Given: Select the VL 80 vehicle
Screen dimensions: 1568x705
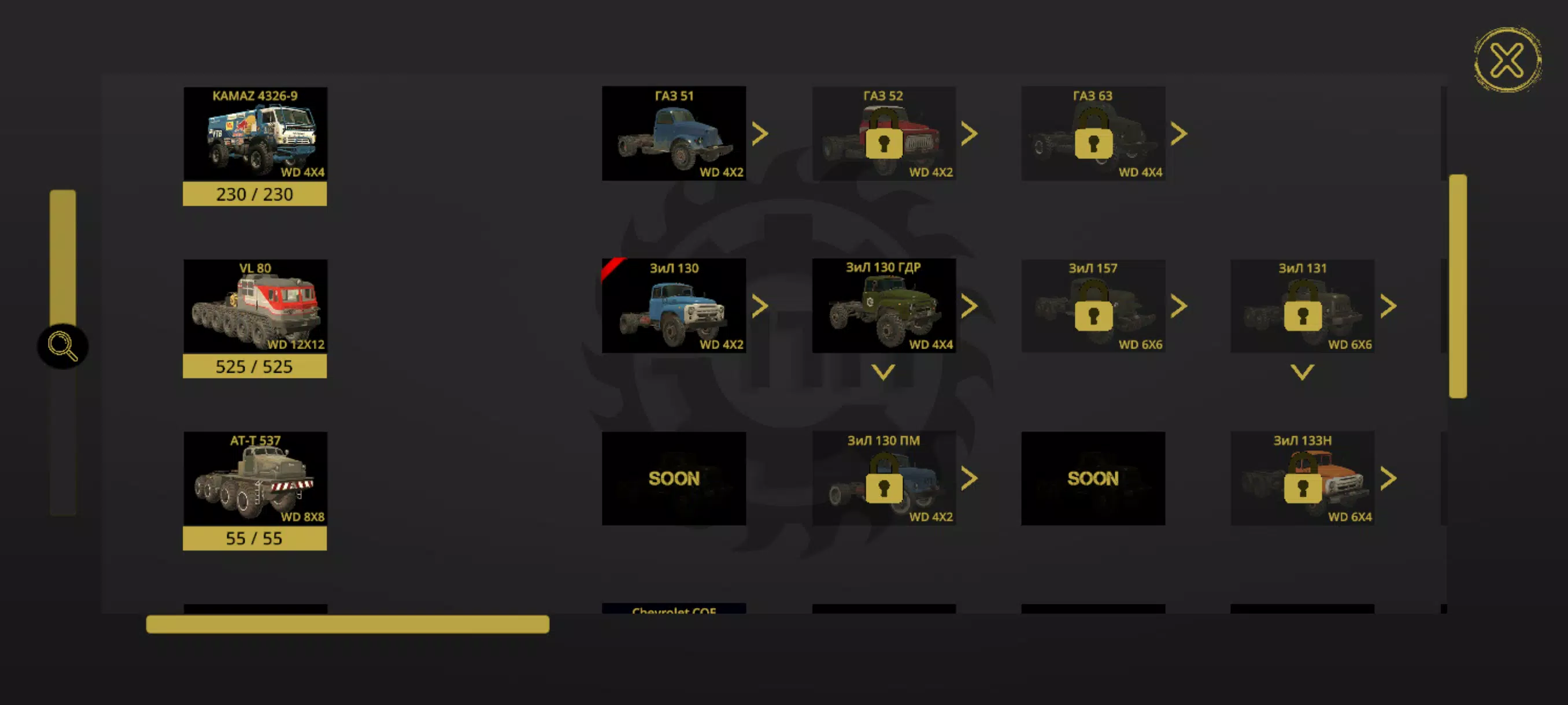Looking at the screenshot, I should click(x=254, y=306).
